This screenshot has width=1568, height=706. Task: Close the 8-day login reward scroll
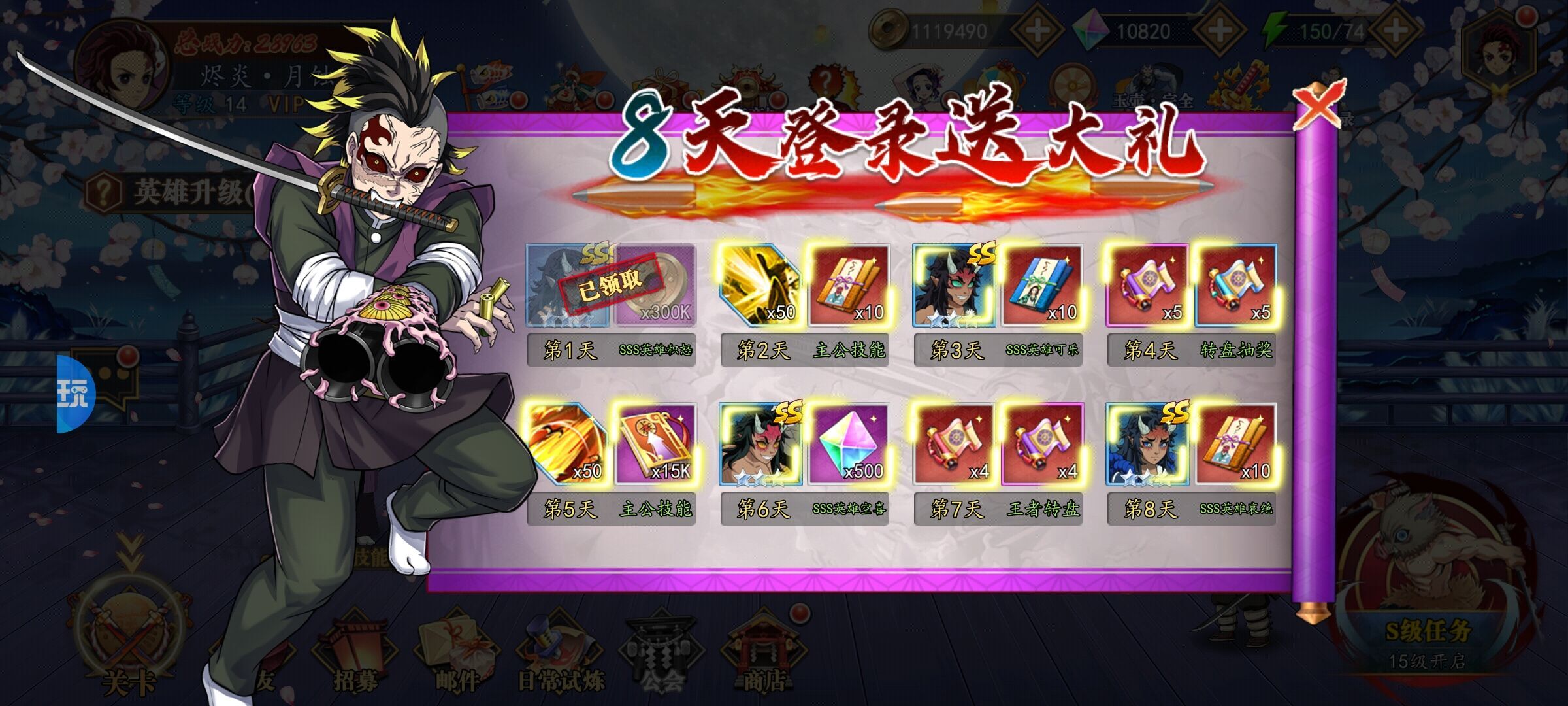point(1317,105)
